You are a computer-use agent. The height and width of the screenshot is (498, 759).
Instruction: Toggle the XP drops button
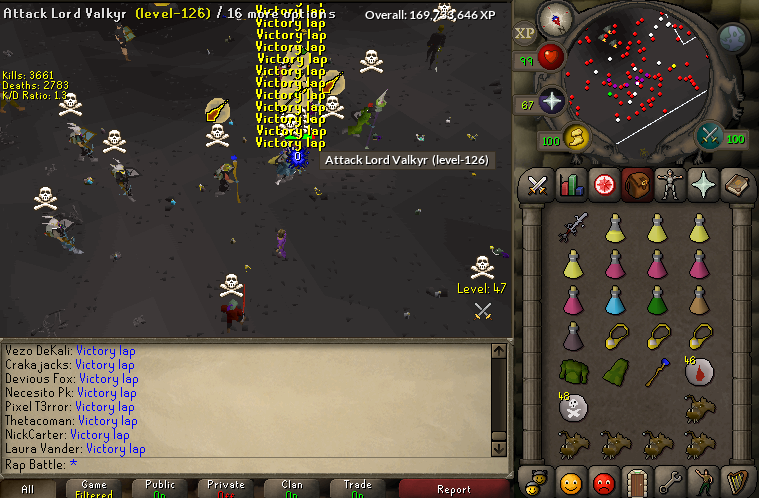click(525, 33)
